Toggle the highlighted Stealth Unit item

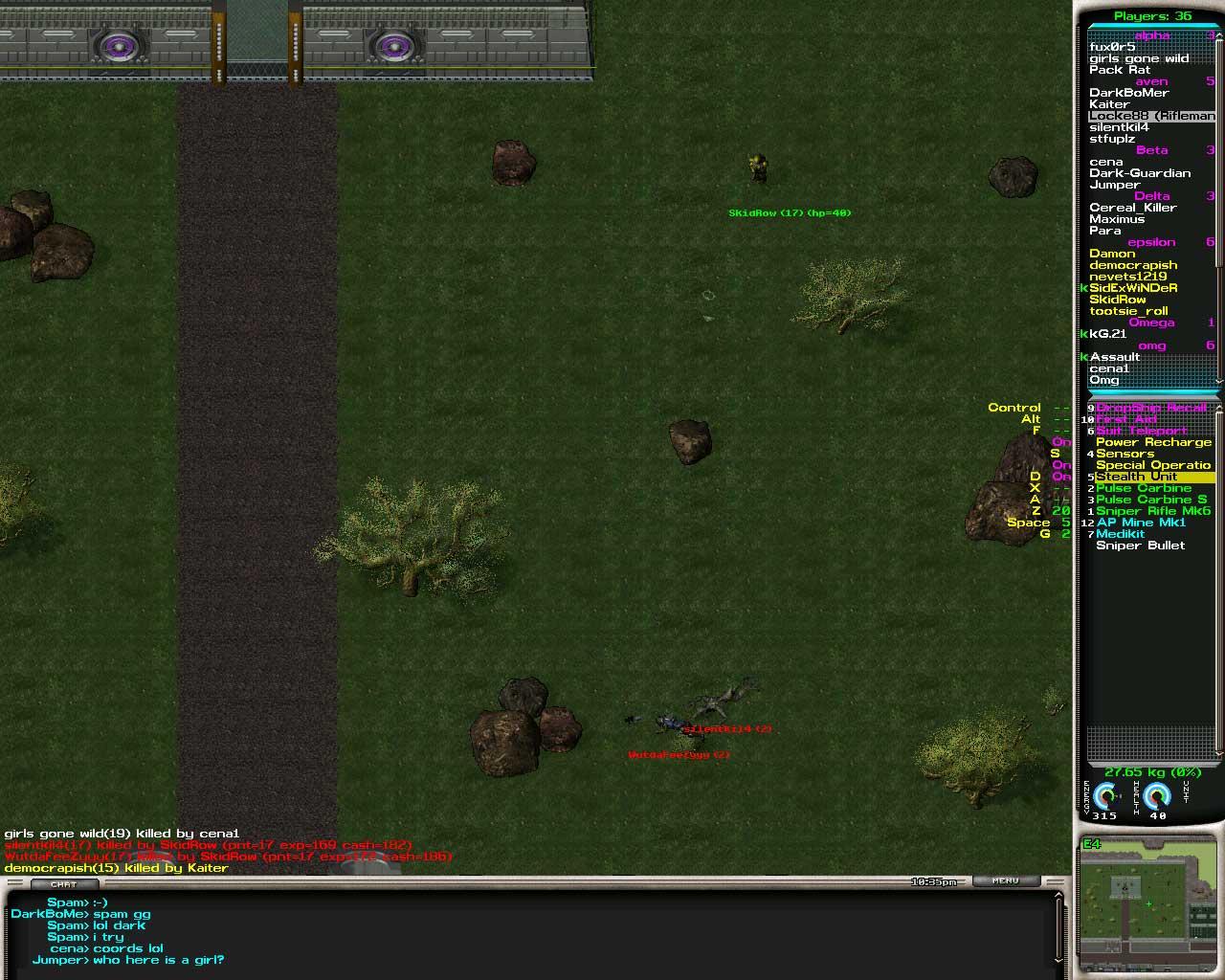(1137, 477)
